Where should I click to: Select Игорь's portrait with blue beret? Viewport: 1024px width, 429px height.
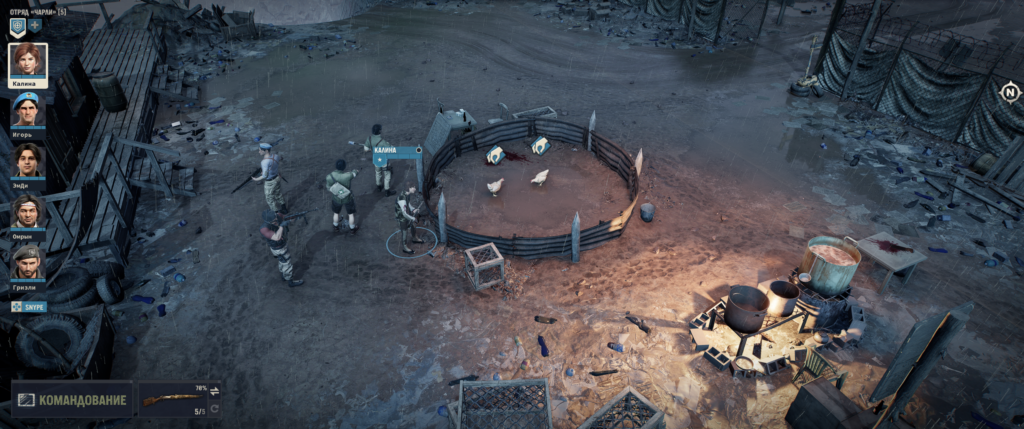(x=28, y=109)
